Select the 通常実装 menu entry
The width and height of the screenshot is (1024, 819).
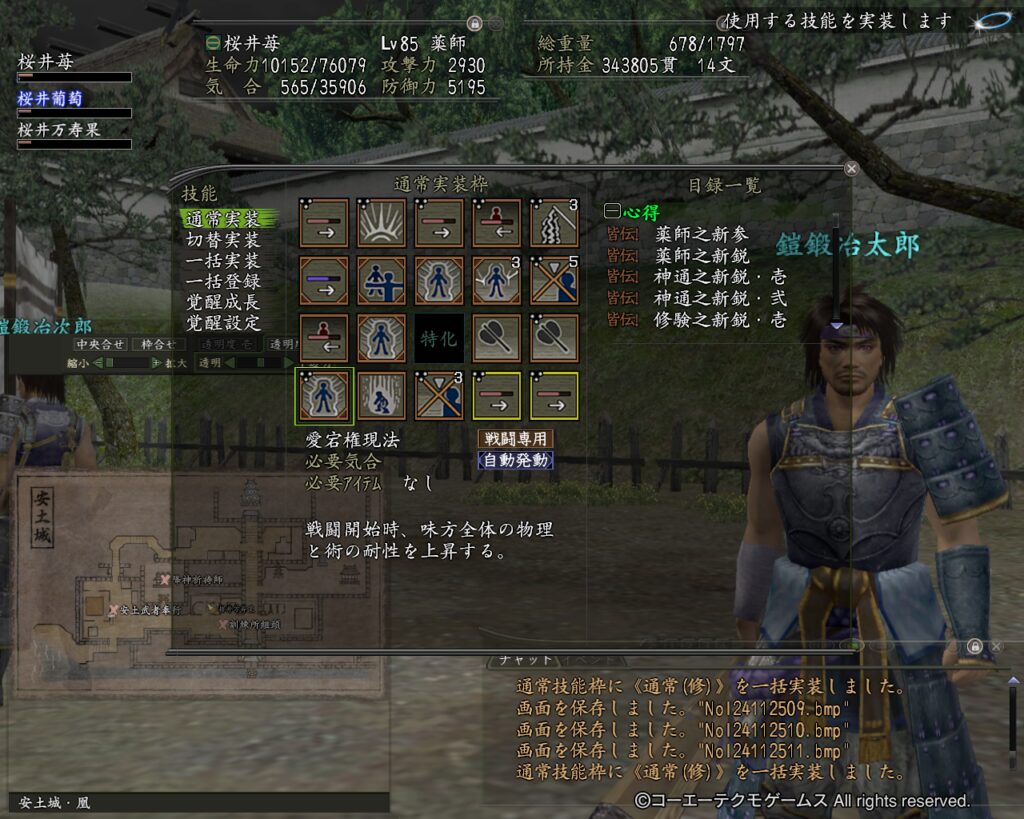coord(222,218)
